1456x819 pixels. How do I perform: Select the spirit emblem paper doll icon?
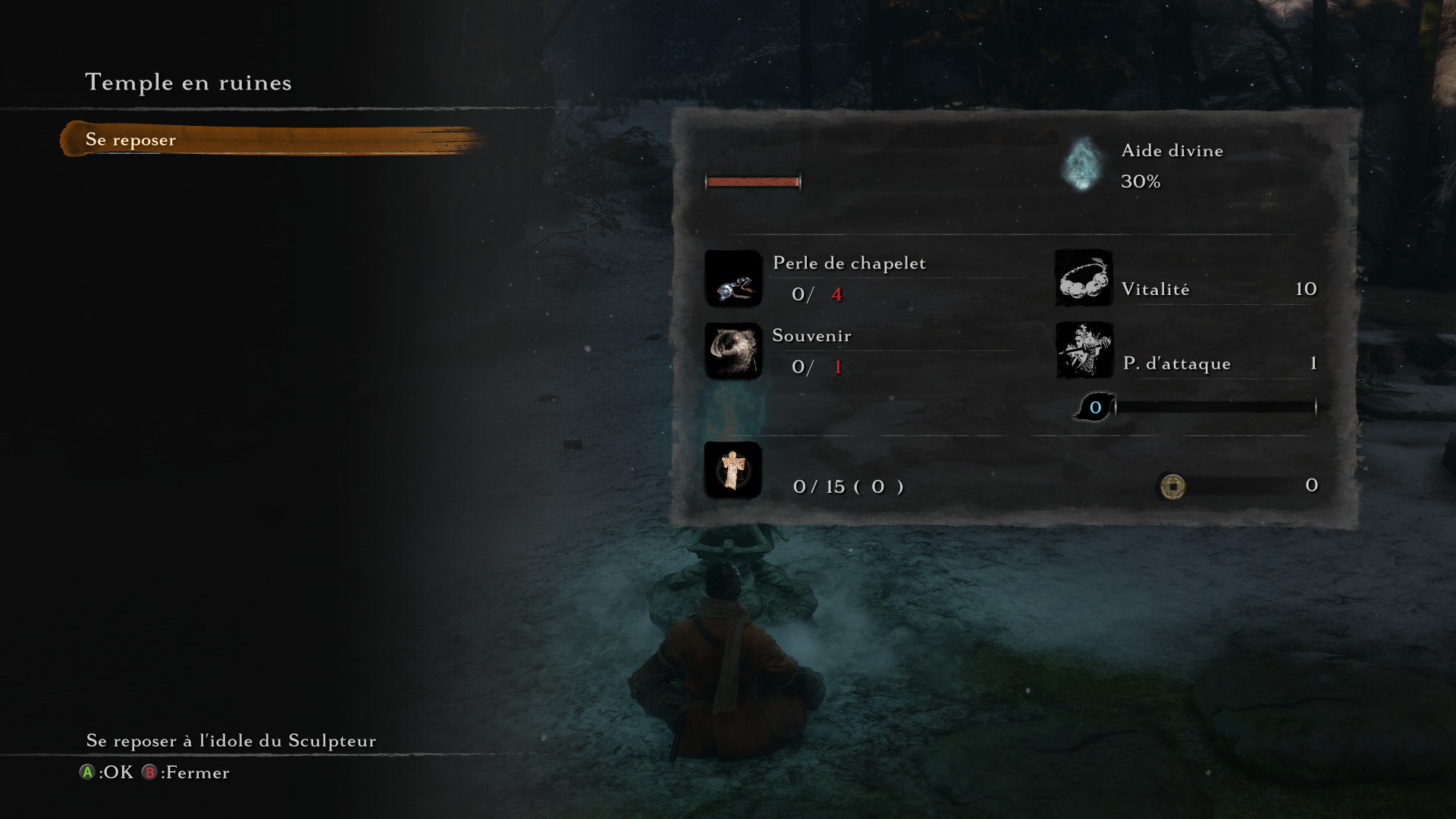click(x=733, y=470)
